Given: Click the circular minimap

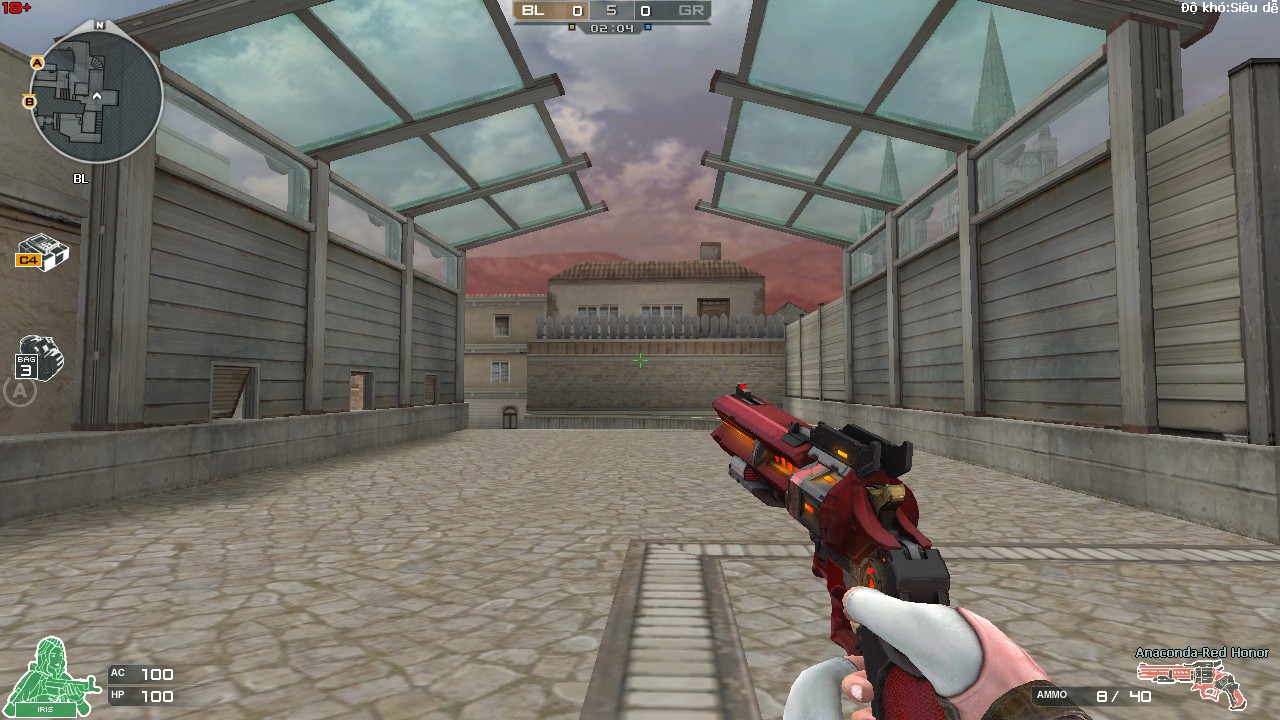Looking at the screenshot, I should point(96,96).
